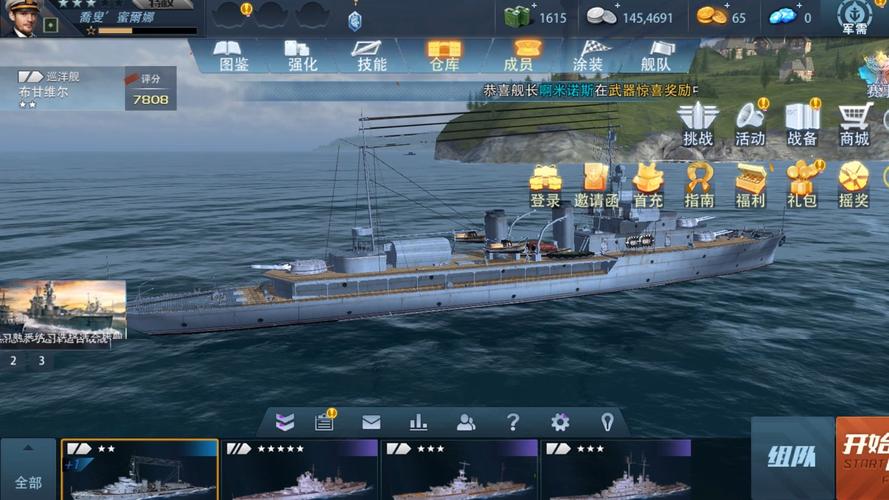Open the 全部 ship filter
889x500 pixels.
pyautogui.click(x=28, y=470)
